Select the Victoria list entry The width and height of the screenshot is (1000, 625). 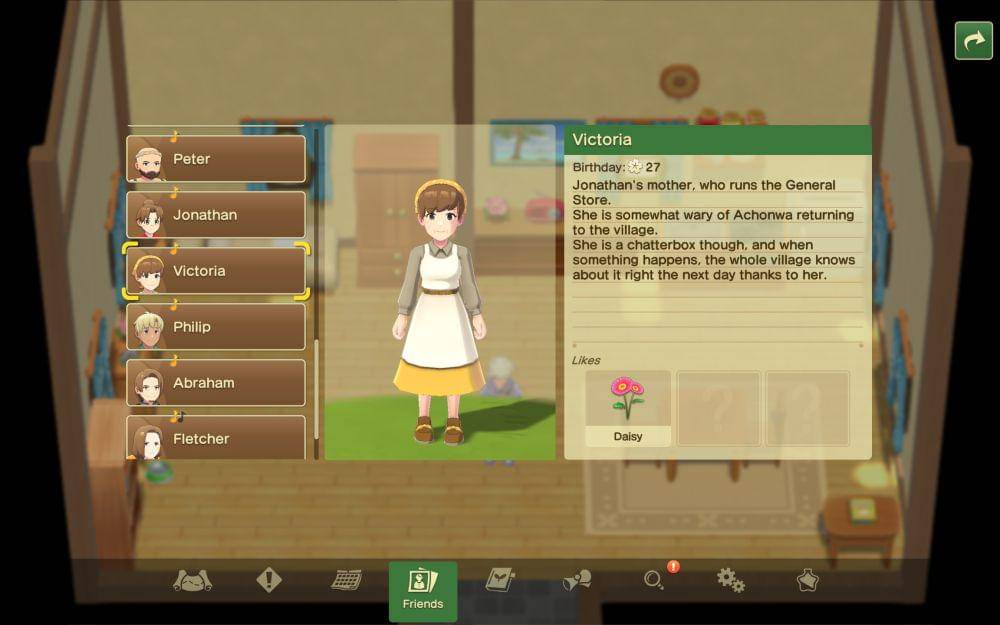click(x=216, y=271)
